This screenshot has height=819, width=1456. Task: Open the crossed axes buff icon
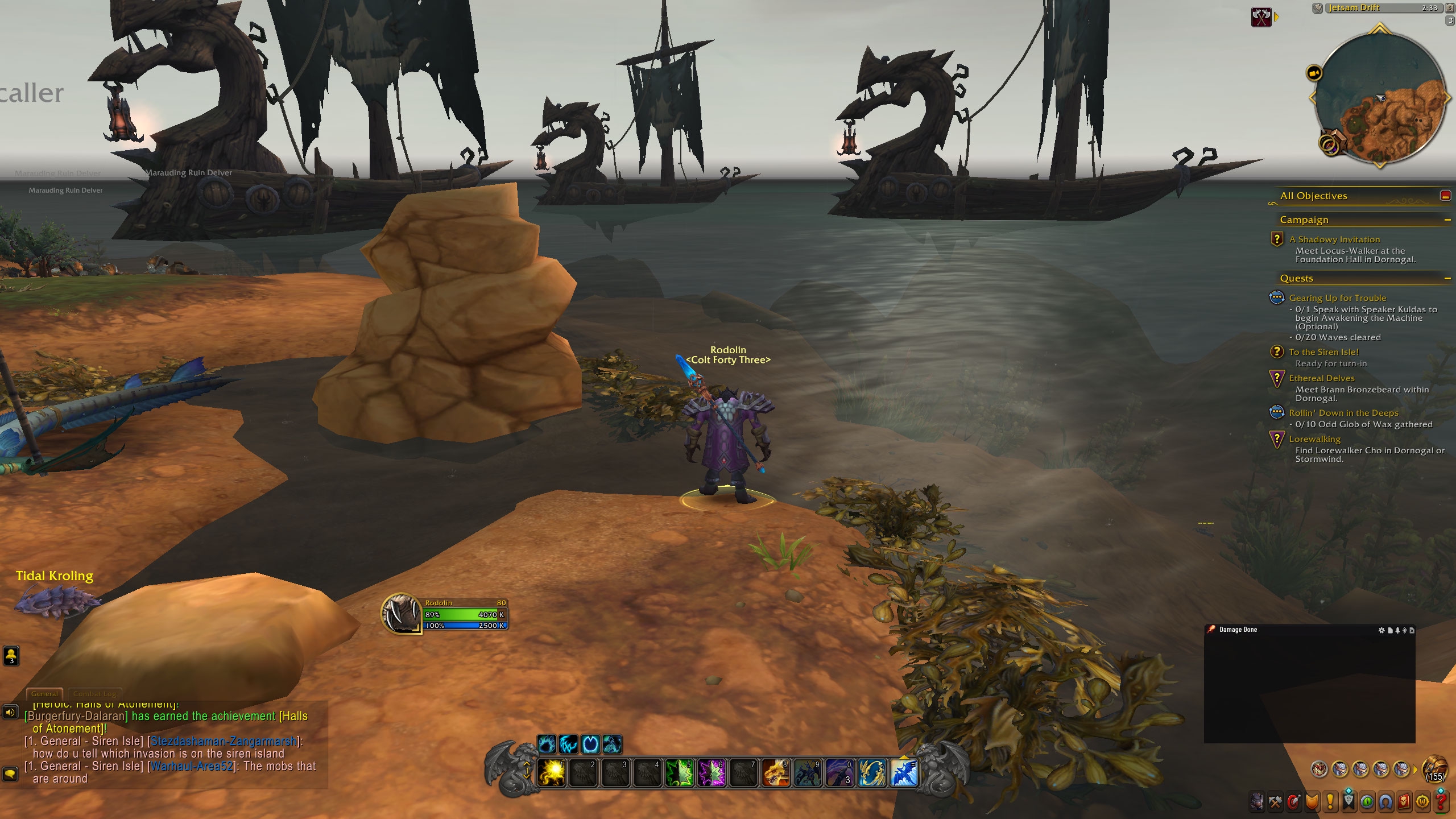coord(1261,17)
